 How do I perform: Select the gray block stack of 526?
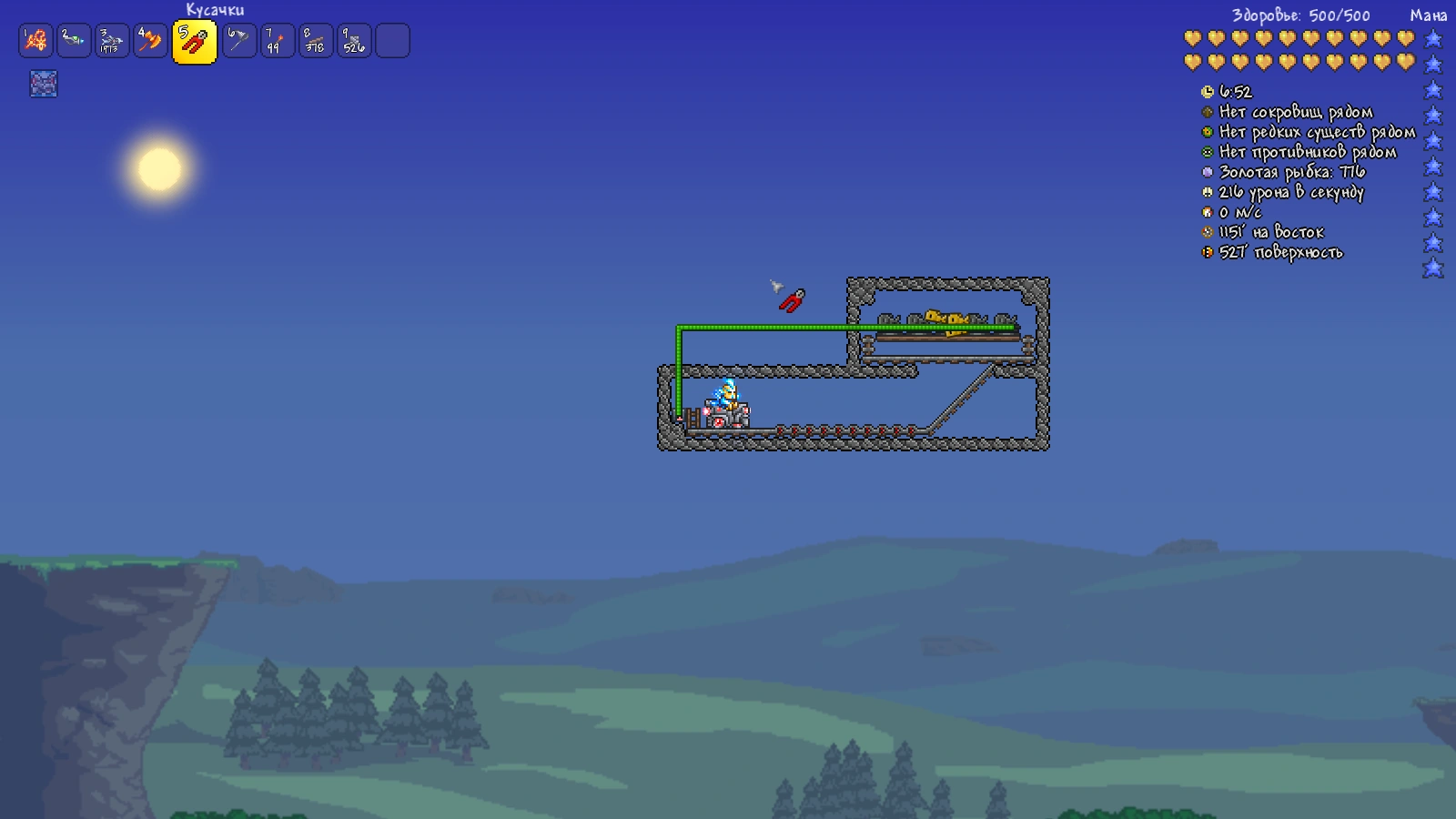click(354, 41)
